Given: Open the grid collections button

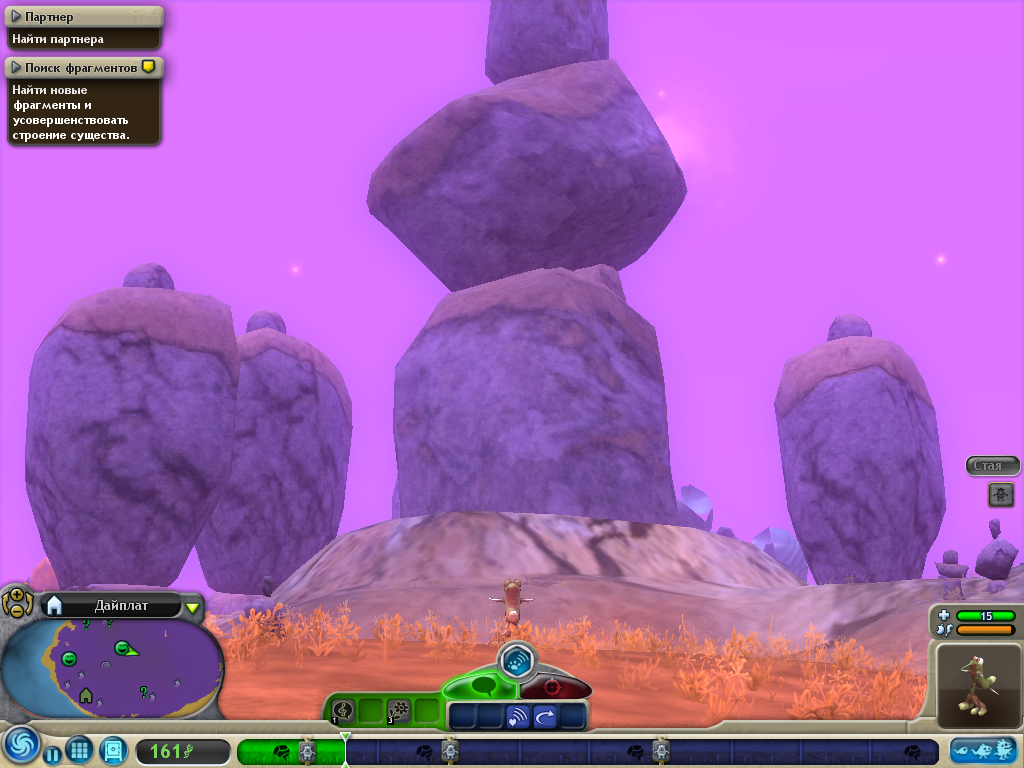Looking at the screenshot, I should point(80,750).
